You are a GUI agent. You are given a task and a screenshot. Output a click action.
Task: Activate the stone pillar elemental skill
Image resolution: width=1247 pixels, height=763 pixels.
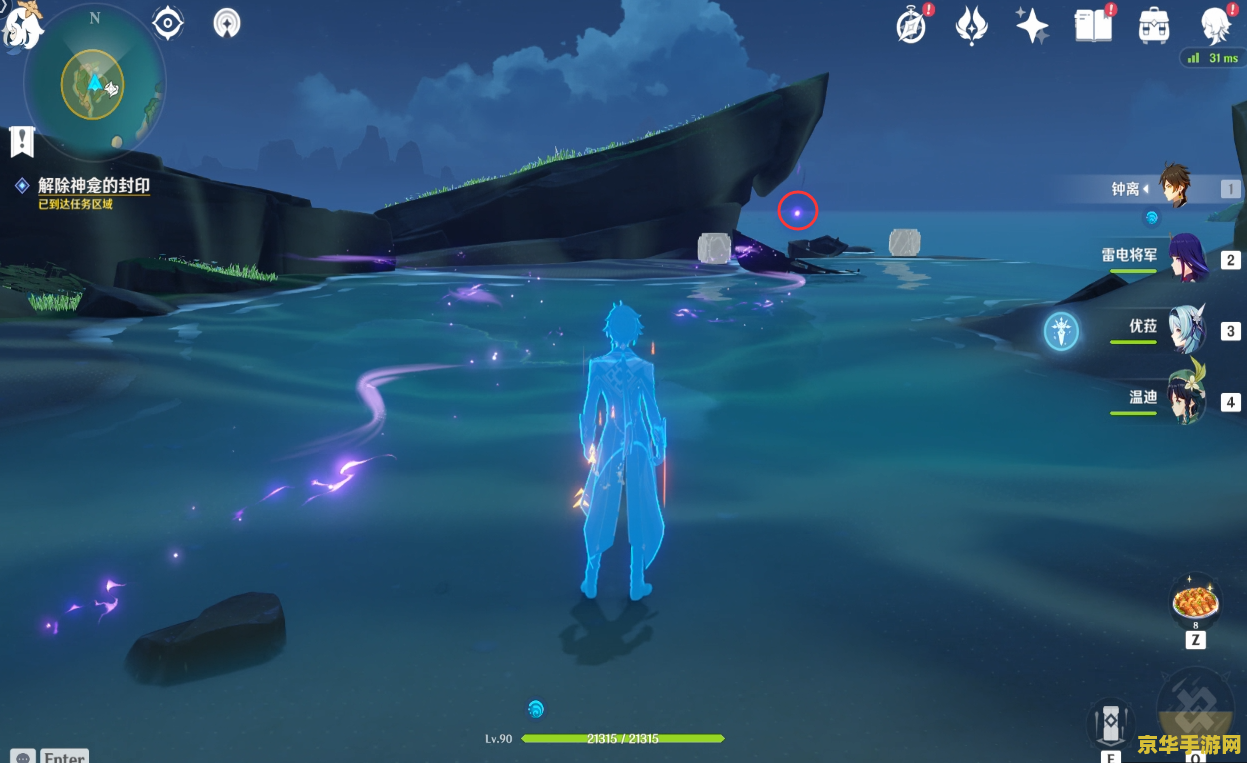point(1111,724)
